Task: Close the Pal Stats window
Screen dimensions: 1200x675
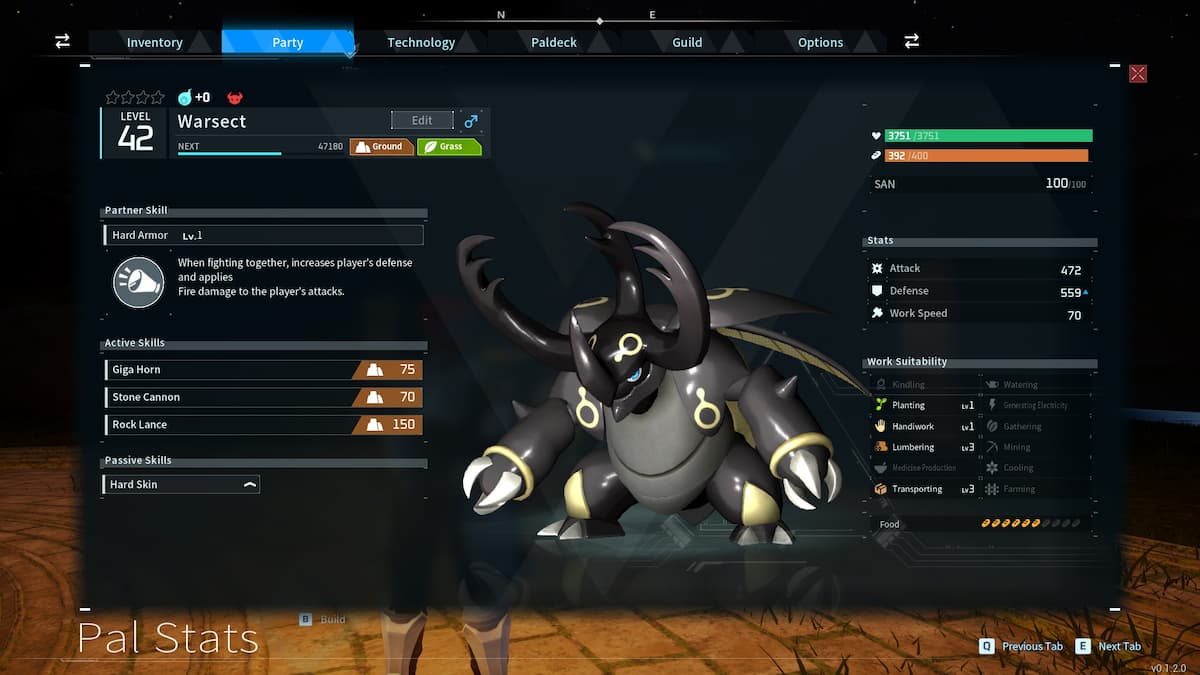Action: [x=1137, y=74]
